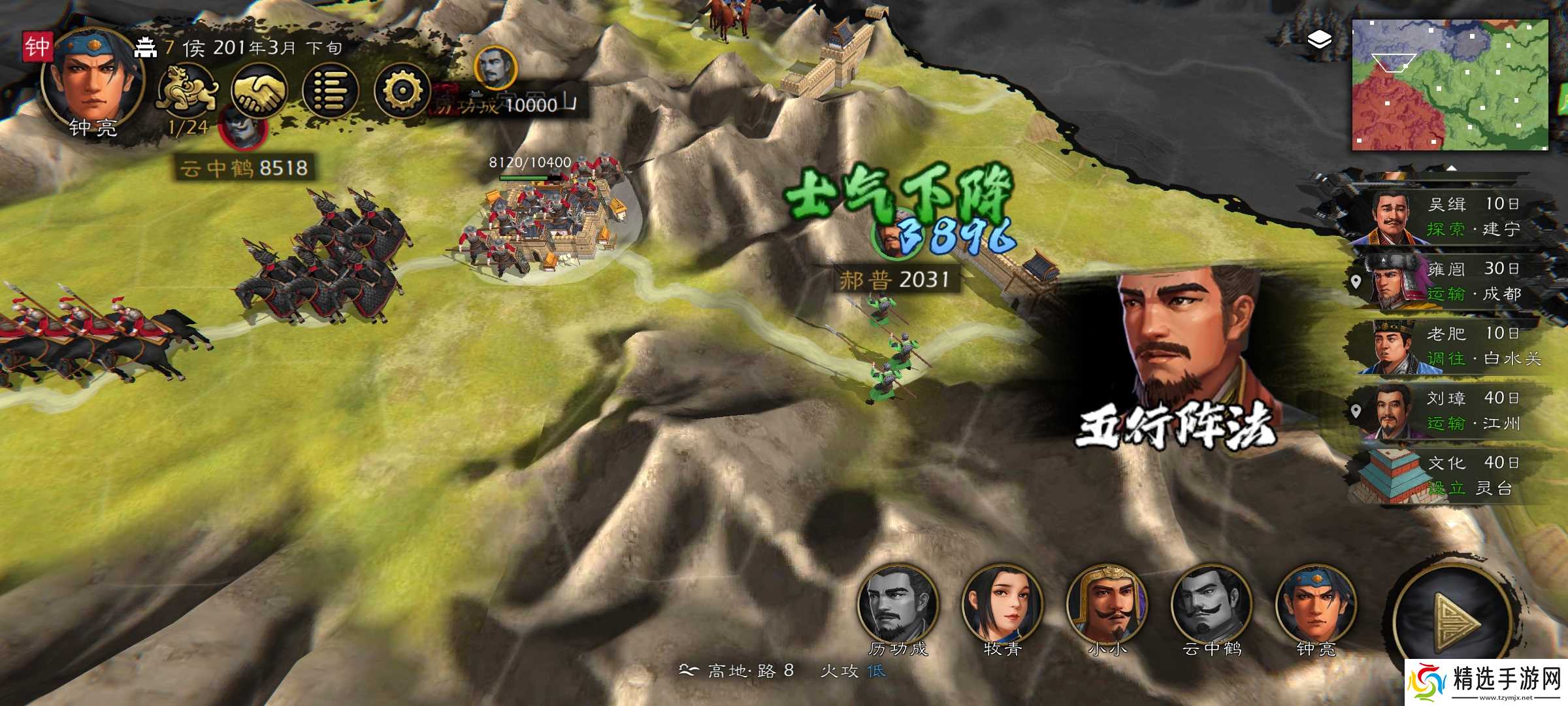Open the list menu icon
Viewport: 1568px width, 706px height.
(331, 92)
